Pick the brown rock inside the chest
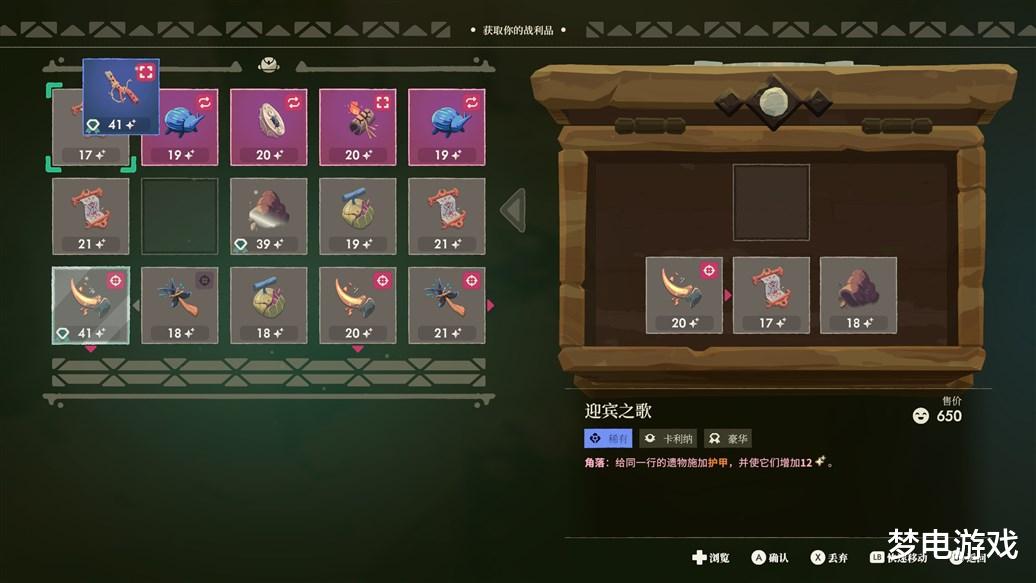1036x583 pixels. coord(858,295)
